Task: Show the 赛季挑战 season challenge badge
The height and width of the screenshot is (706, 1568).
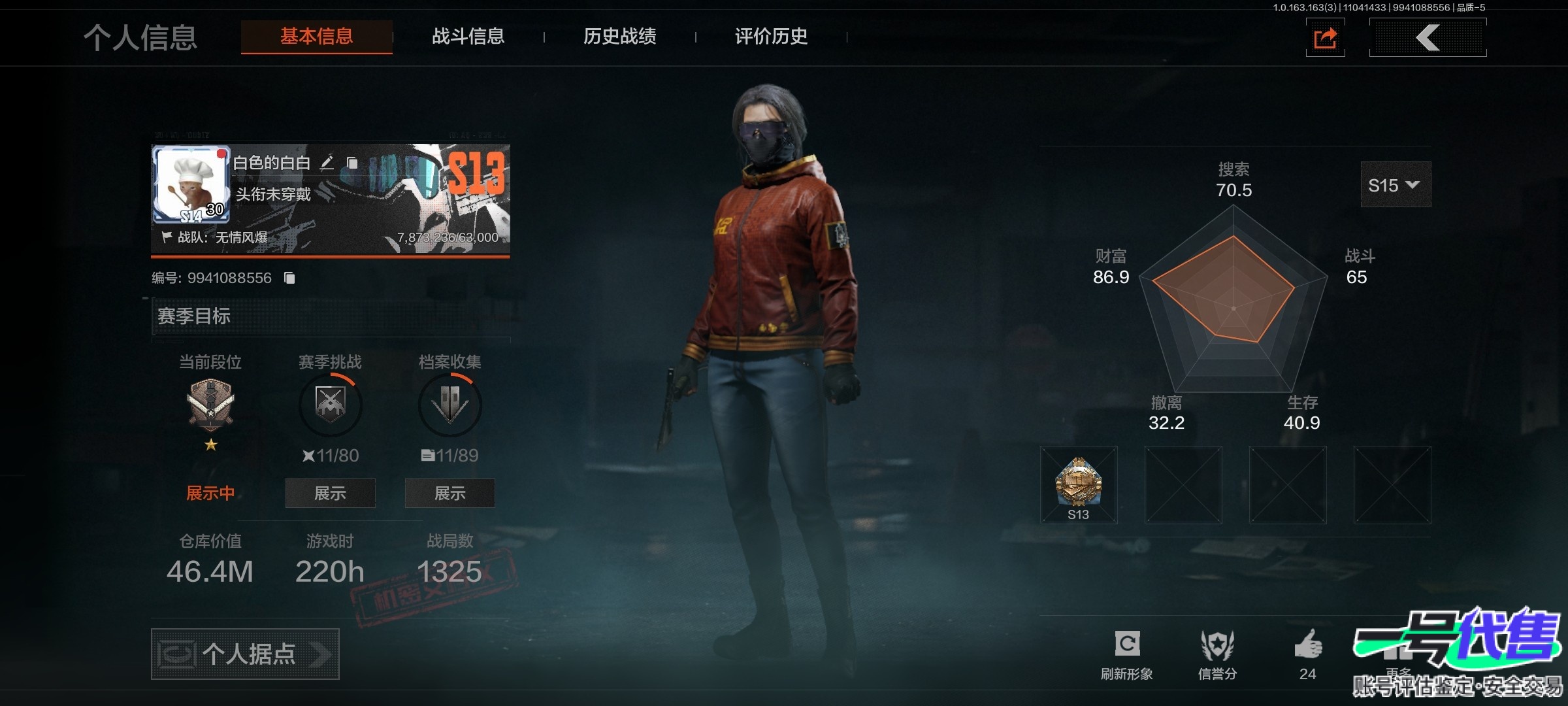Action: click(x=330, y=493)
